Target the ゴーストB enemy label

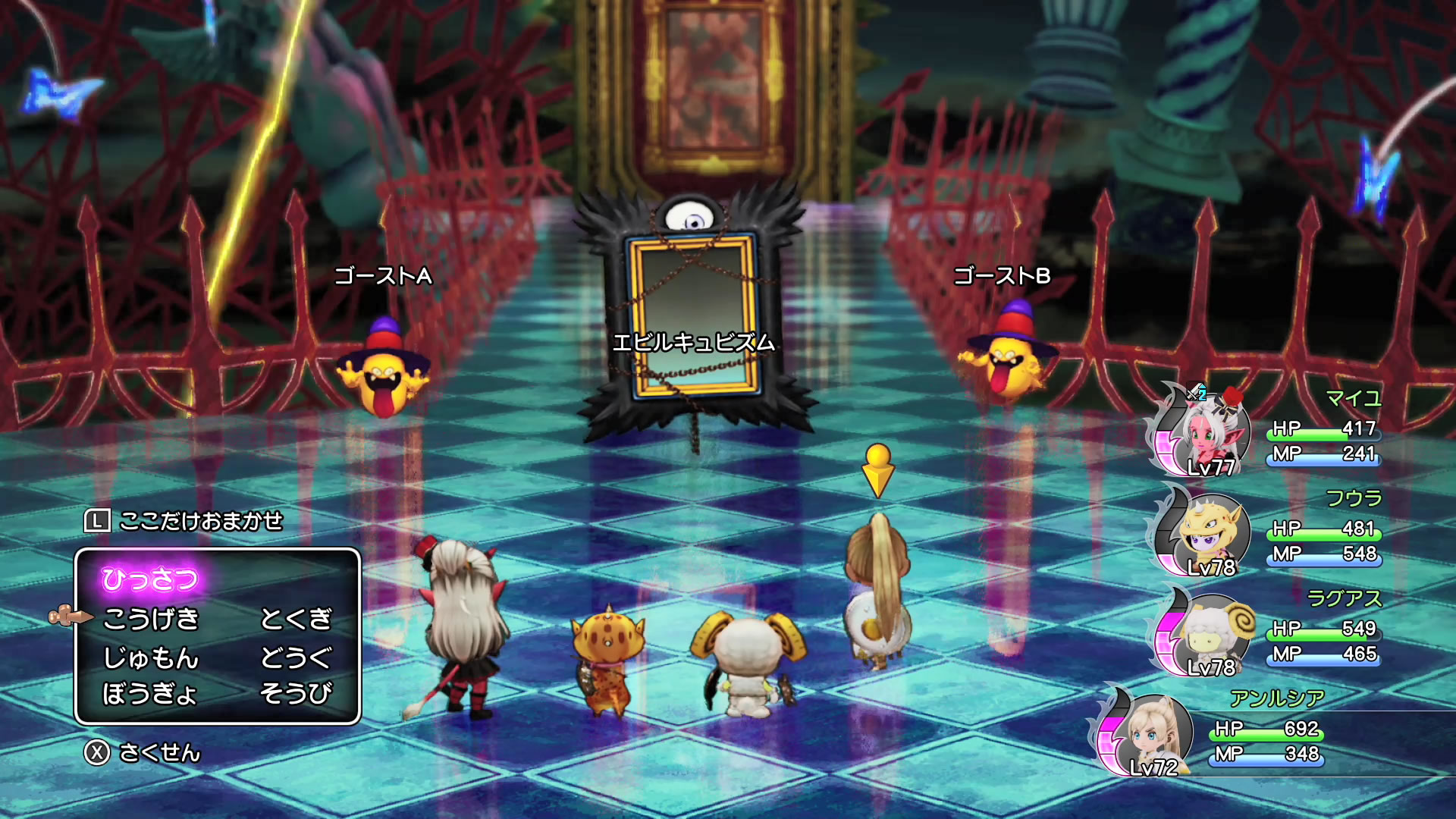pos(1002,276)
